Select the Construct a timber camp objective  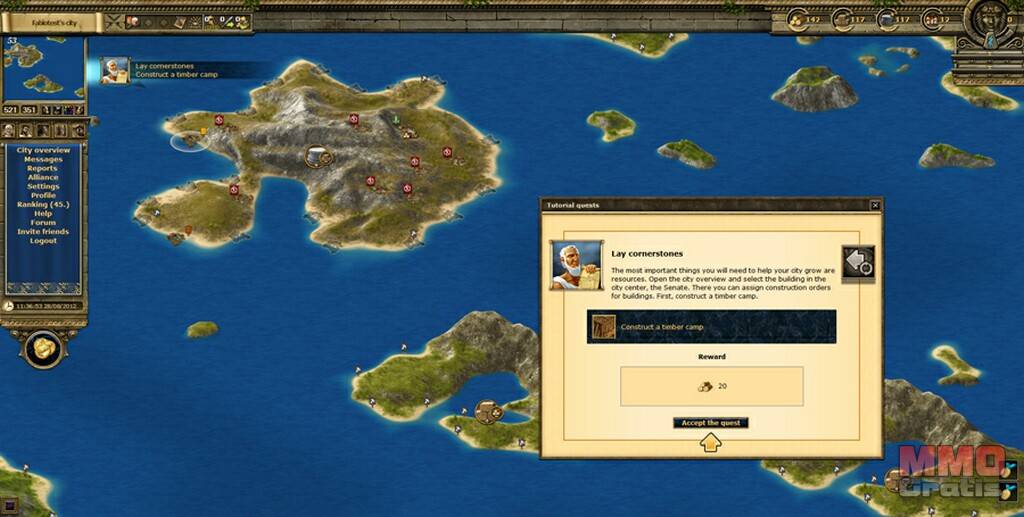(711, 327)
